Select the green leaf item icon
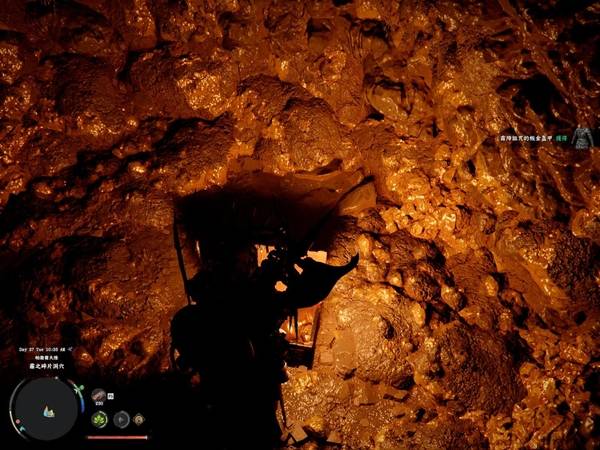 tap(100, 418)
